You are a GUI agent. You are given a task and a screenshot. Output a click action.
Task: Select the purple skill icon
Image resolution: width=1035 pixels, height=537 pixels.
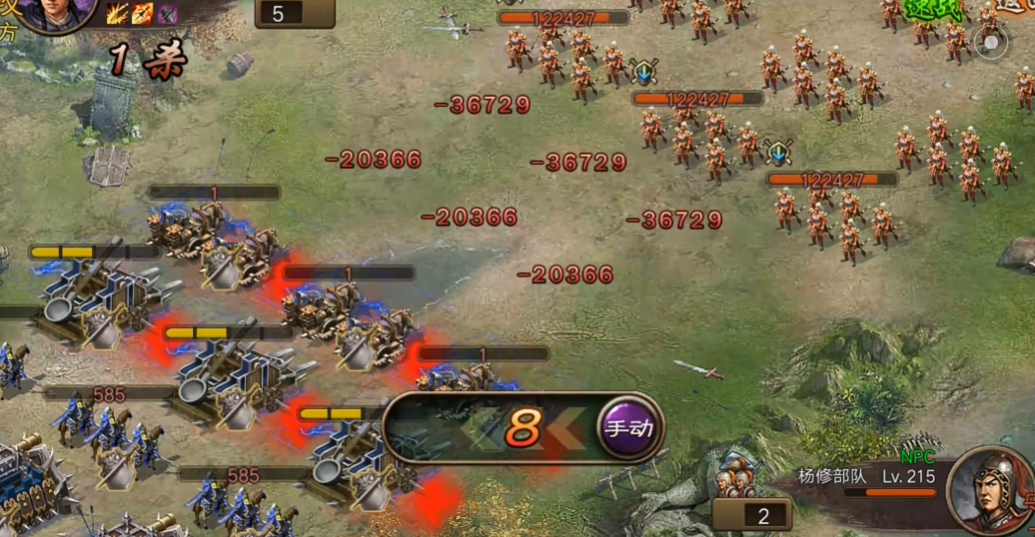pyautogui.click(x=167, y=14)
